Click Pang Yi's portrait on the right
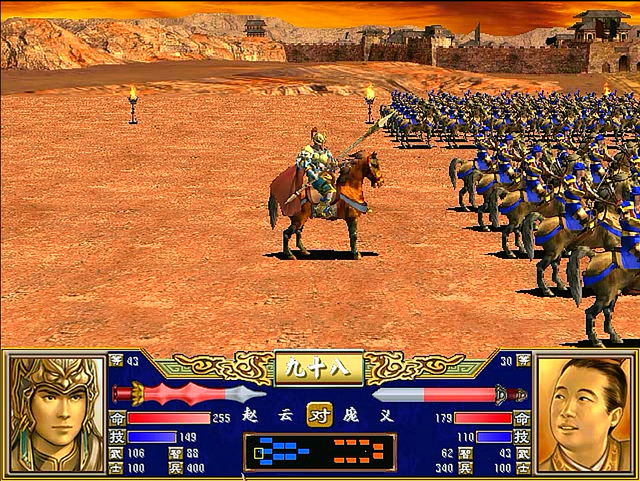This screenshot has height=481, width=640. (585, 414)
